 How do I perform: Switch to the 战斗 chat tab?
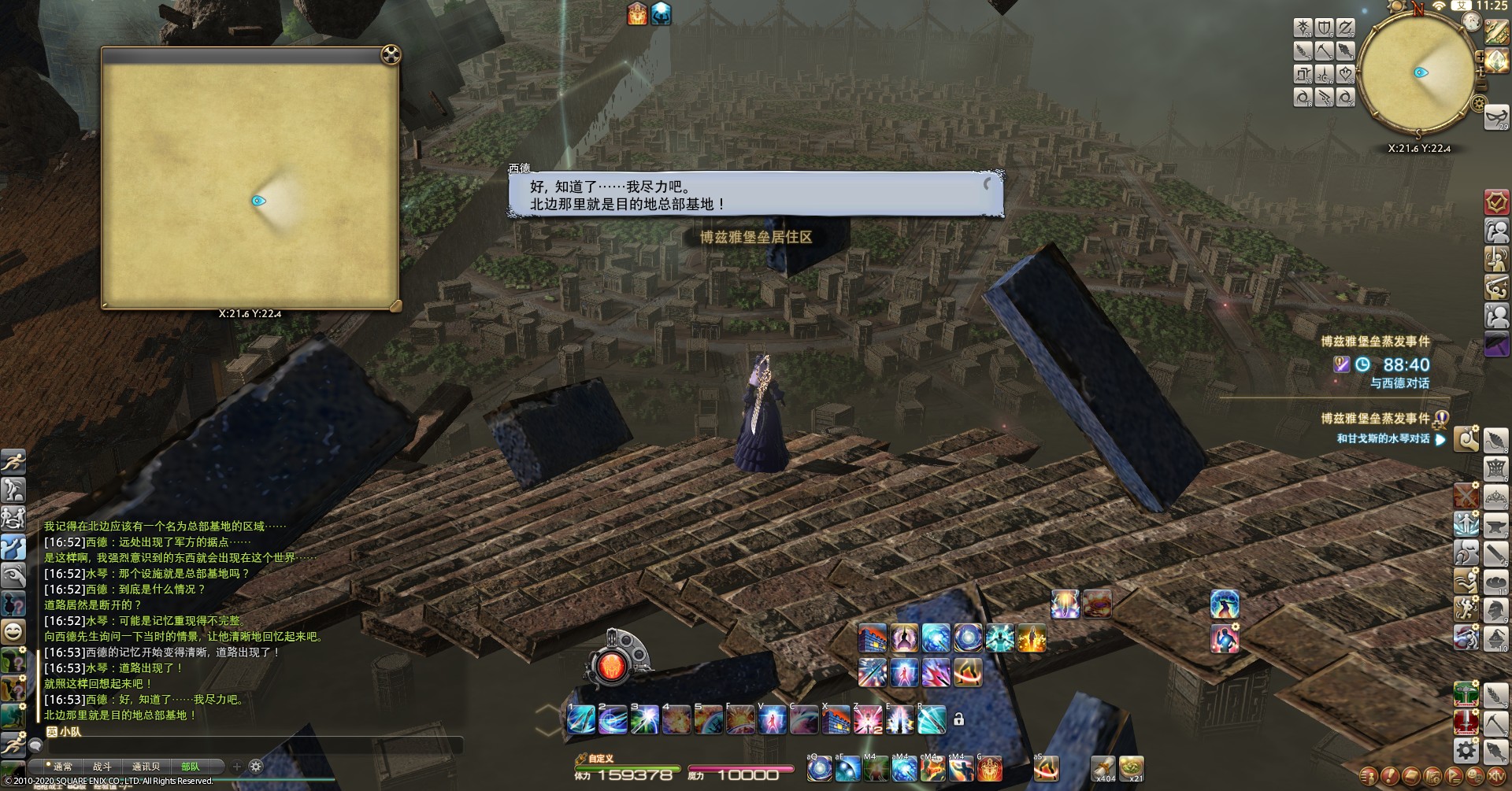point(102,767)
